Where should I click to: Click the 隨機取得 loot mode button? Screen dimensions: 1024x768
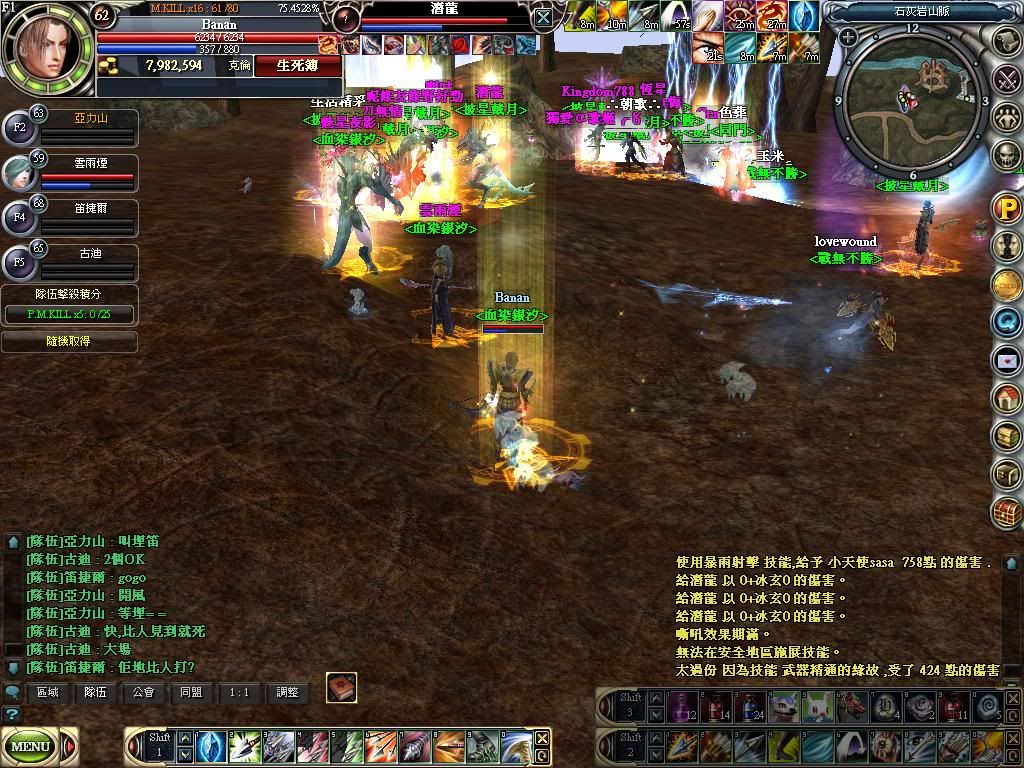69,341
